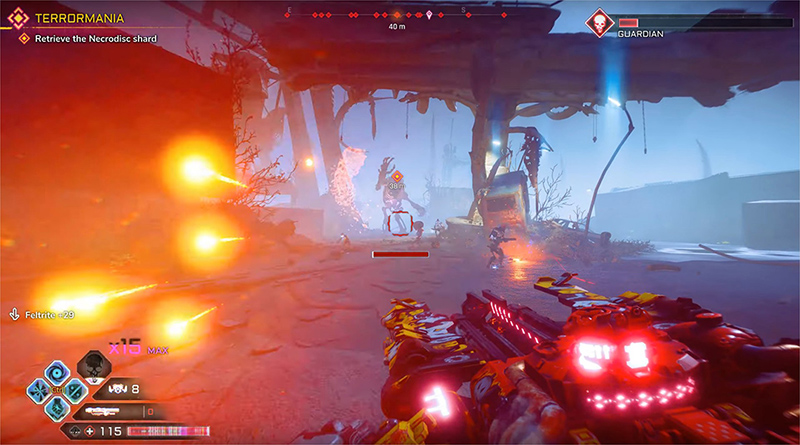Activate the blue vortex ability
This screenshot has width=800, height=445.
55,371
